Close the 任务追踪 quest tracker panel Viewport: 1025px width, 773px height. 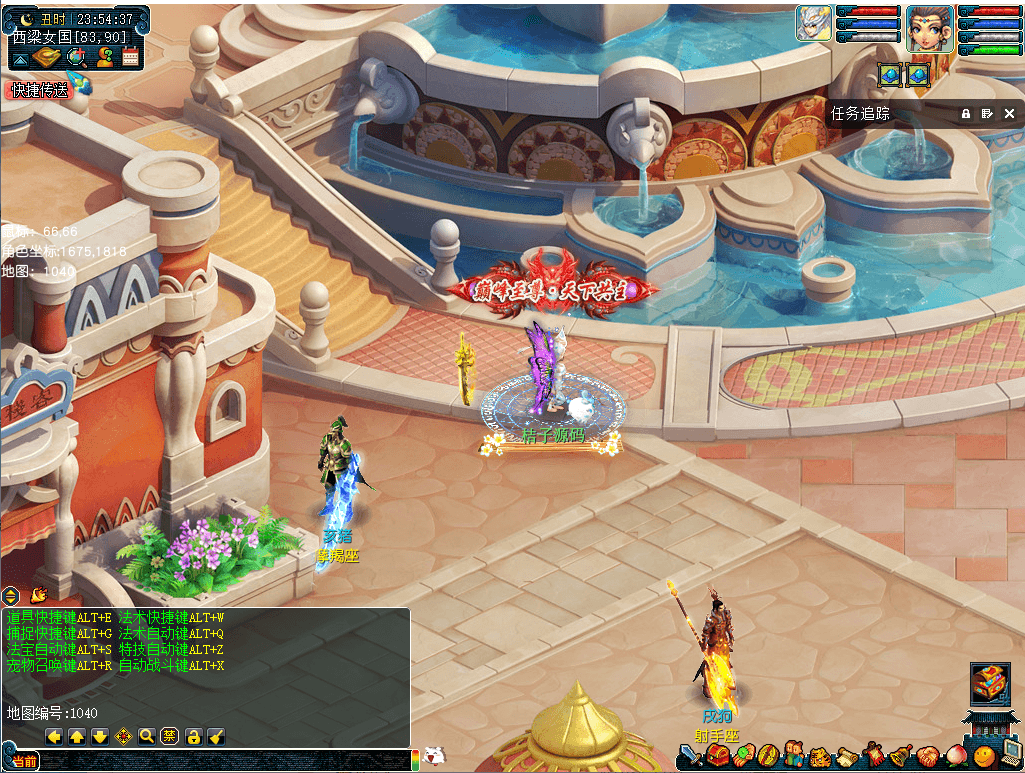click(1009, 114)
